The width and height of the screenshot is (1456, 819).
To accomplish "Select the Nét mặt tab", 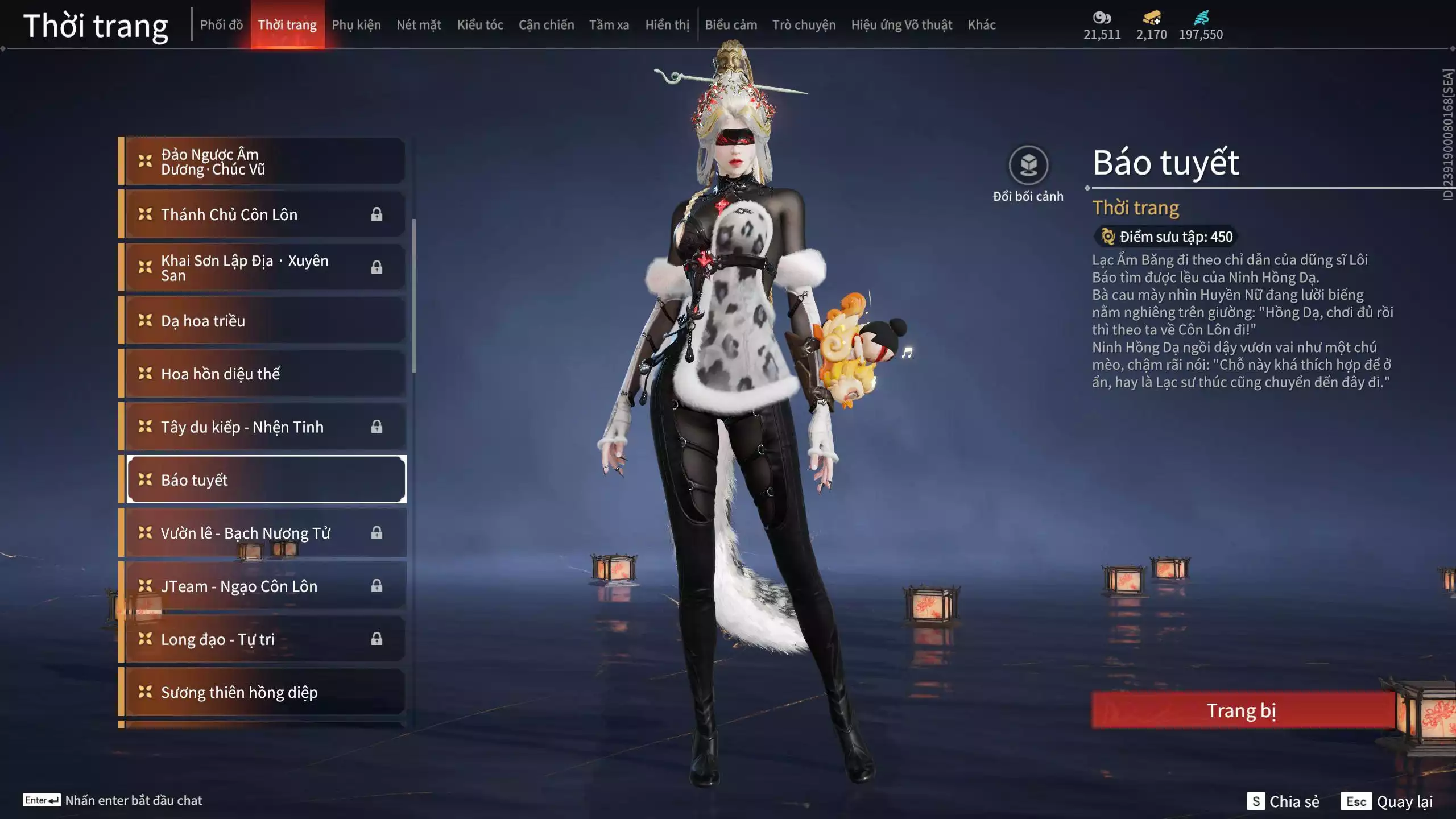I will click(419, 25).
